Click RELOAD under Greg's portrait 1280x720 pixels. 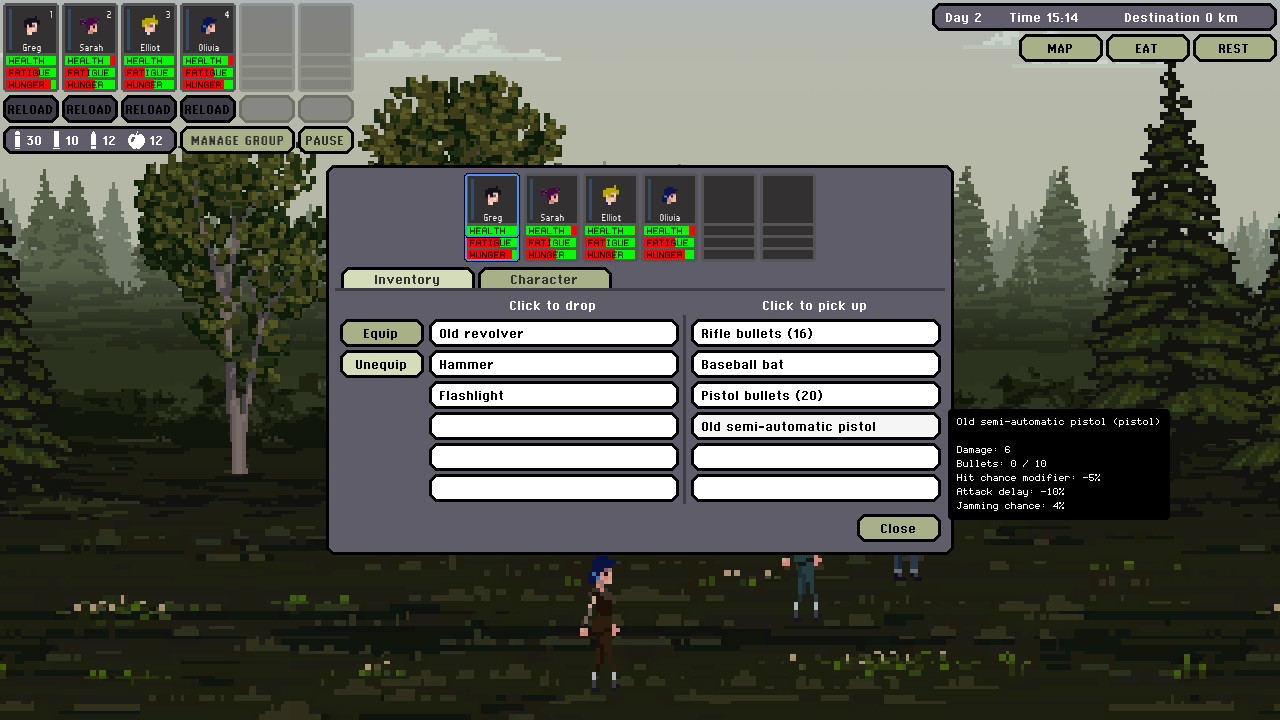[x=31, y=109]
